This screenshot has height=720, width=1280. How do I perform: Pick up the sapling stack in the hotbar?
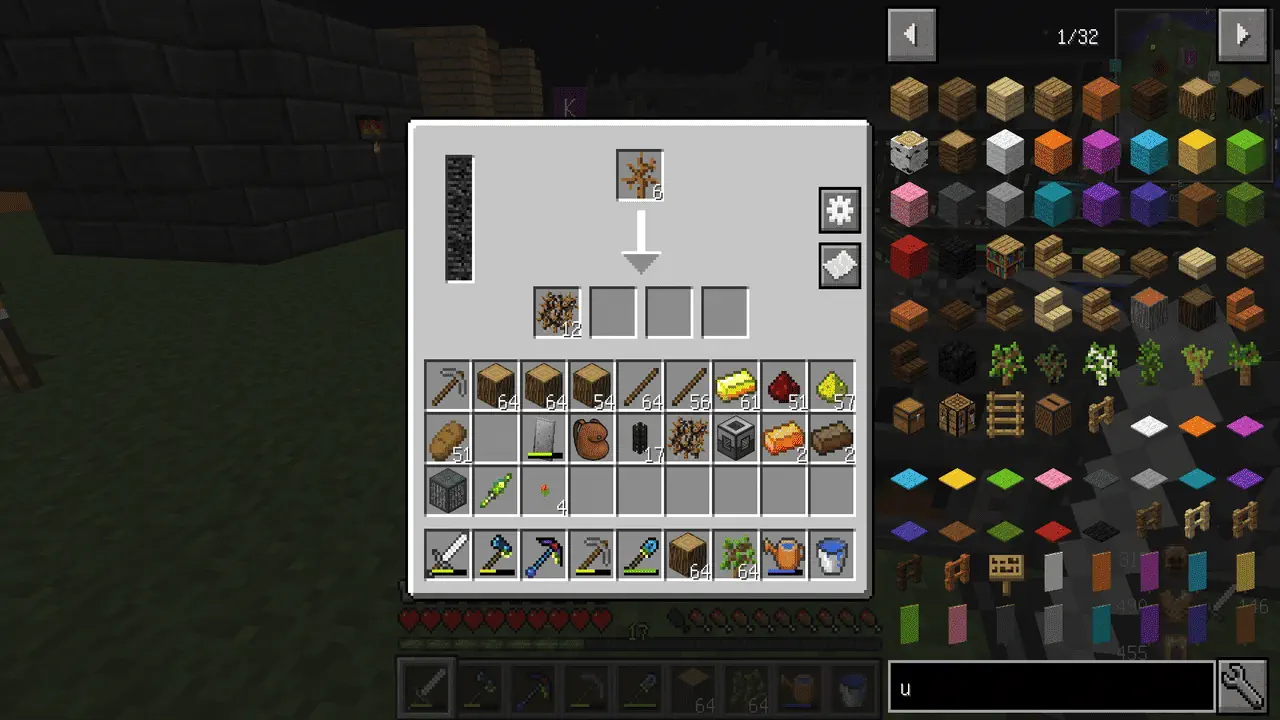point(735,555)
